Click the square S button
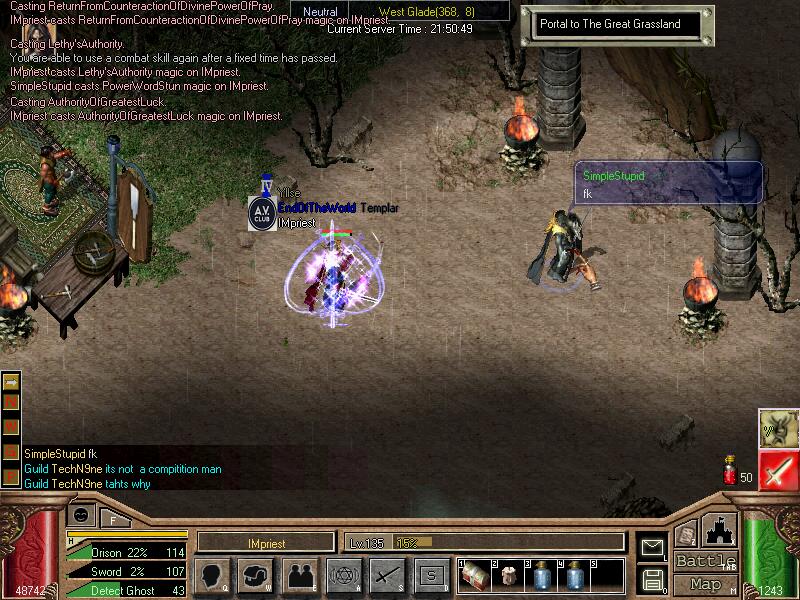Viewport: 800px width, 600px height. click(431, 575)
